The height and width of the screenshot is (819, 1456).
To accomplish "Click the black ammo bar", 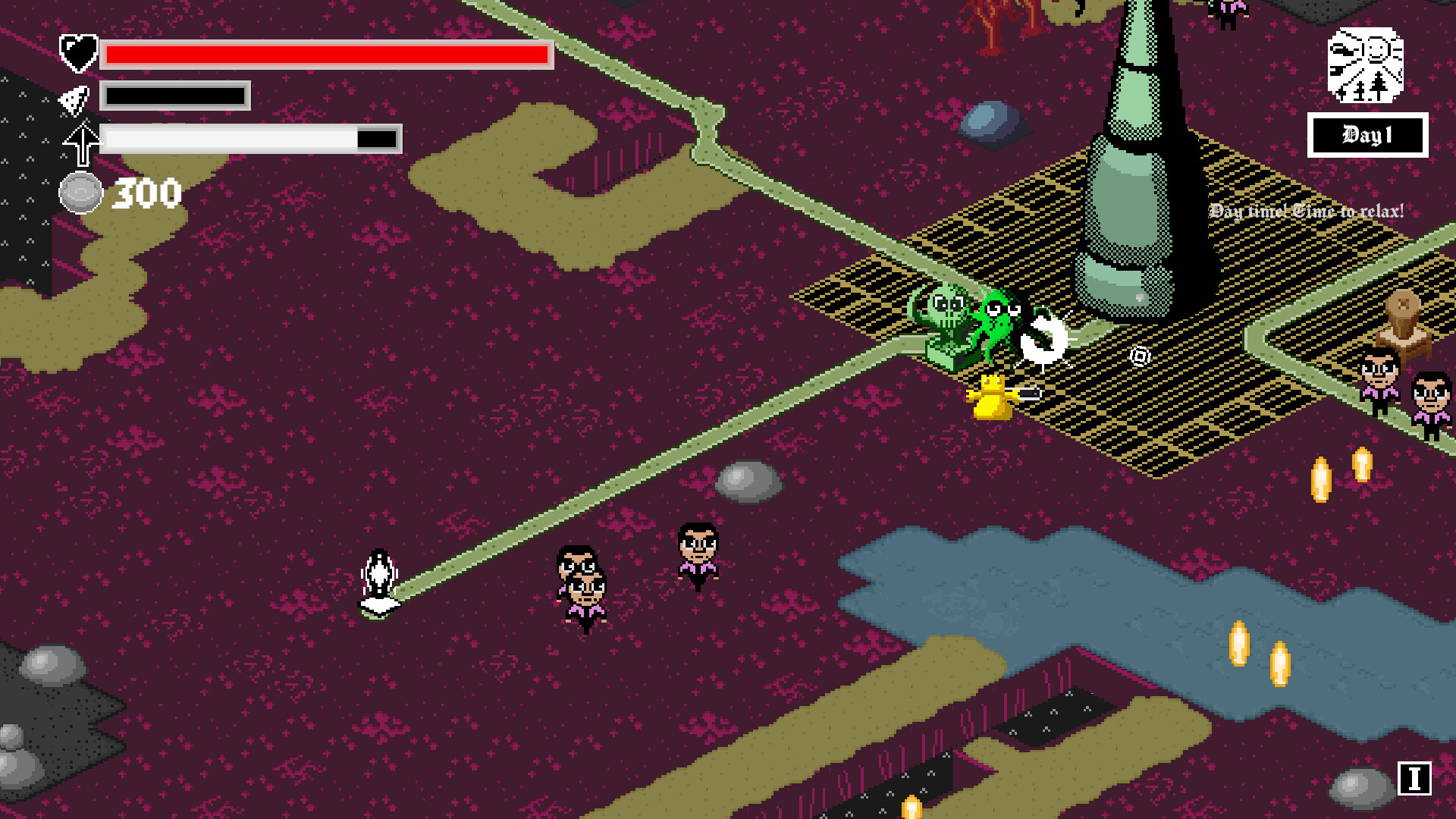I will [176, 97].
